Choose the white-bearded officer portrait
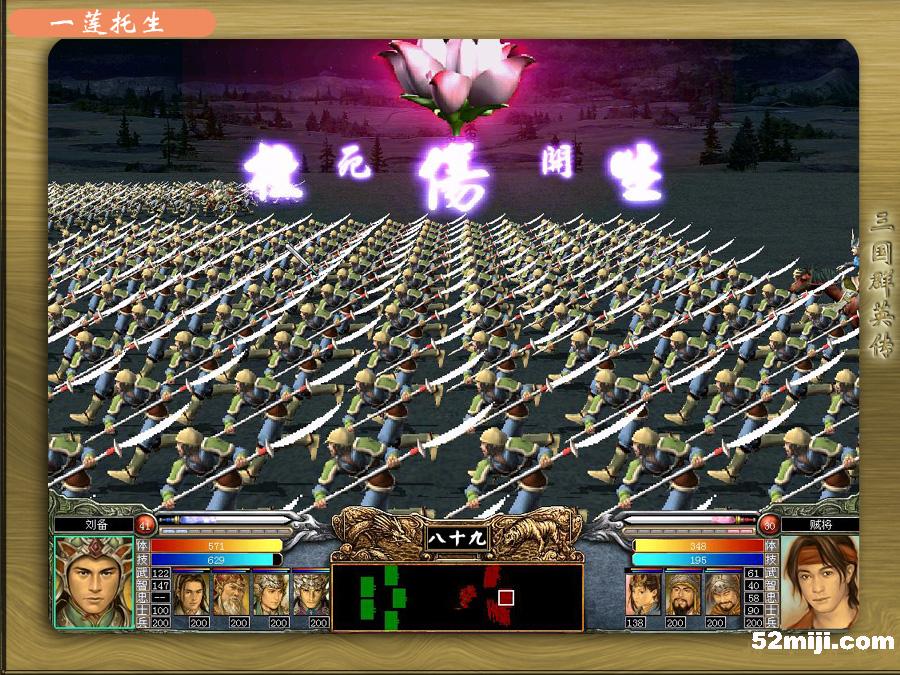This screenshot has height=675, width=900. pos(231,593)
